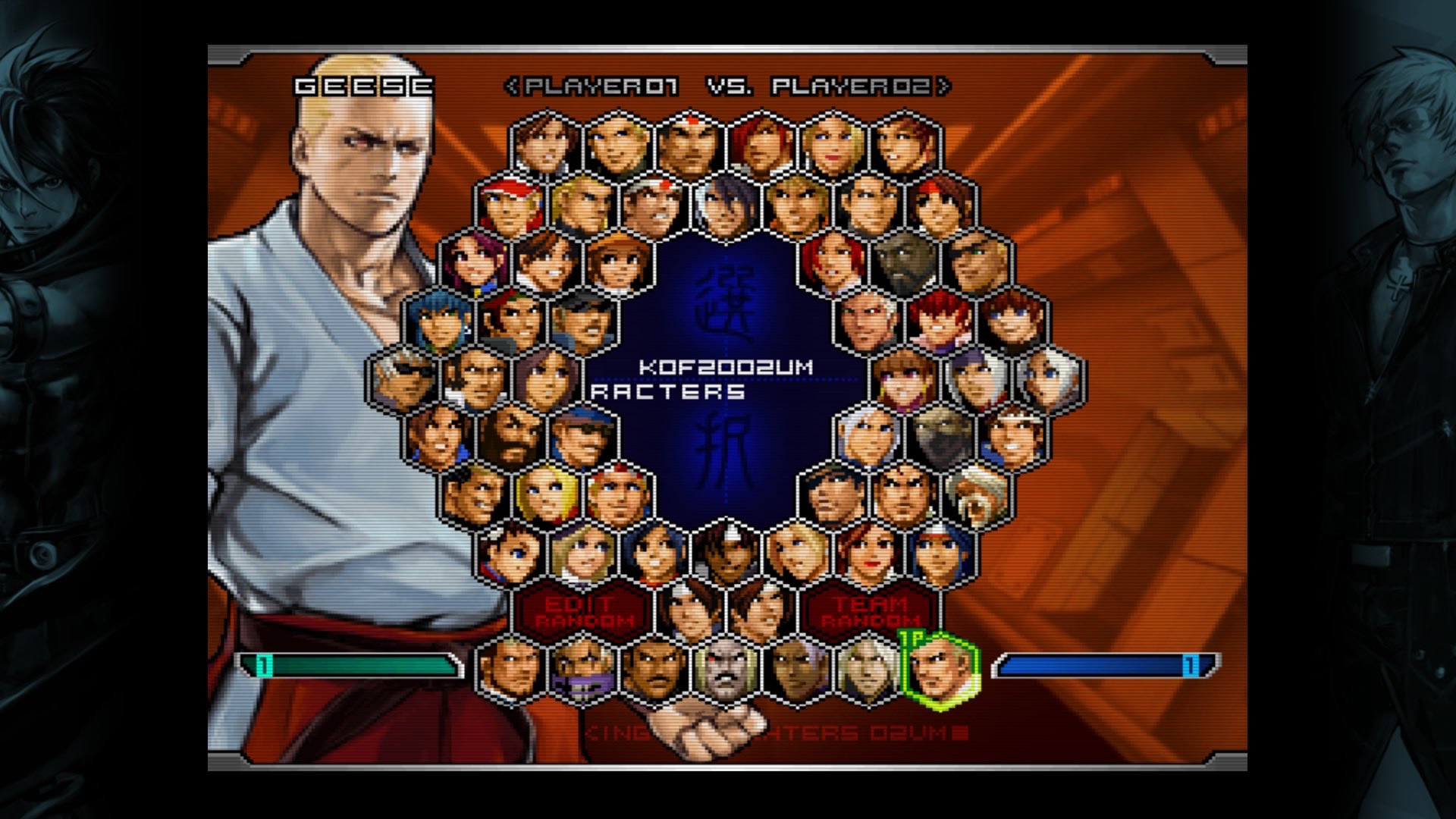Select the fighter with purple face mask
This screenshot has height=819, width=1456.
point(582,670)
